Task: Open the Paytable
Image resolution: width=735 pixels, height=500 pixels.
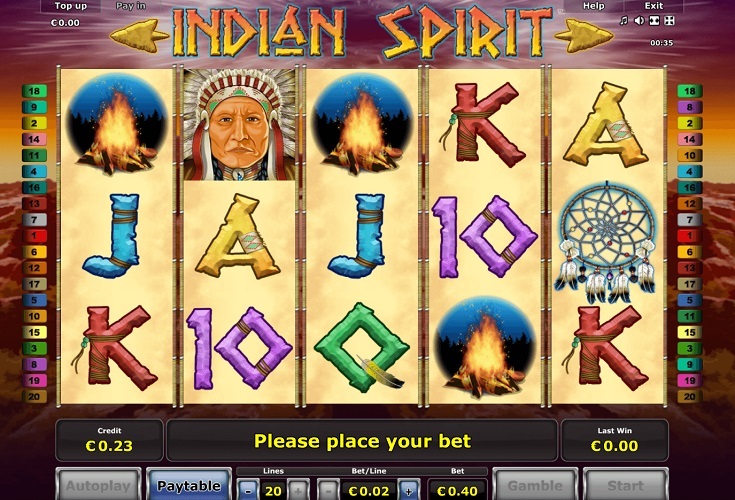Action: click(x=188, y=485)
